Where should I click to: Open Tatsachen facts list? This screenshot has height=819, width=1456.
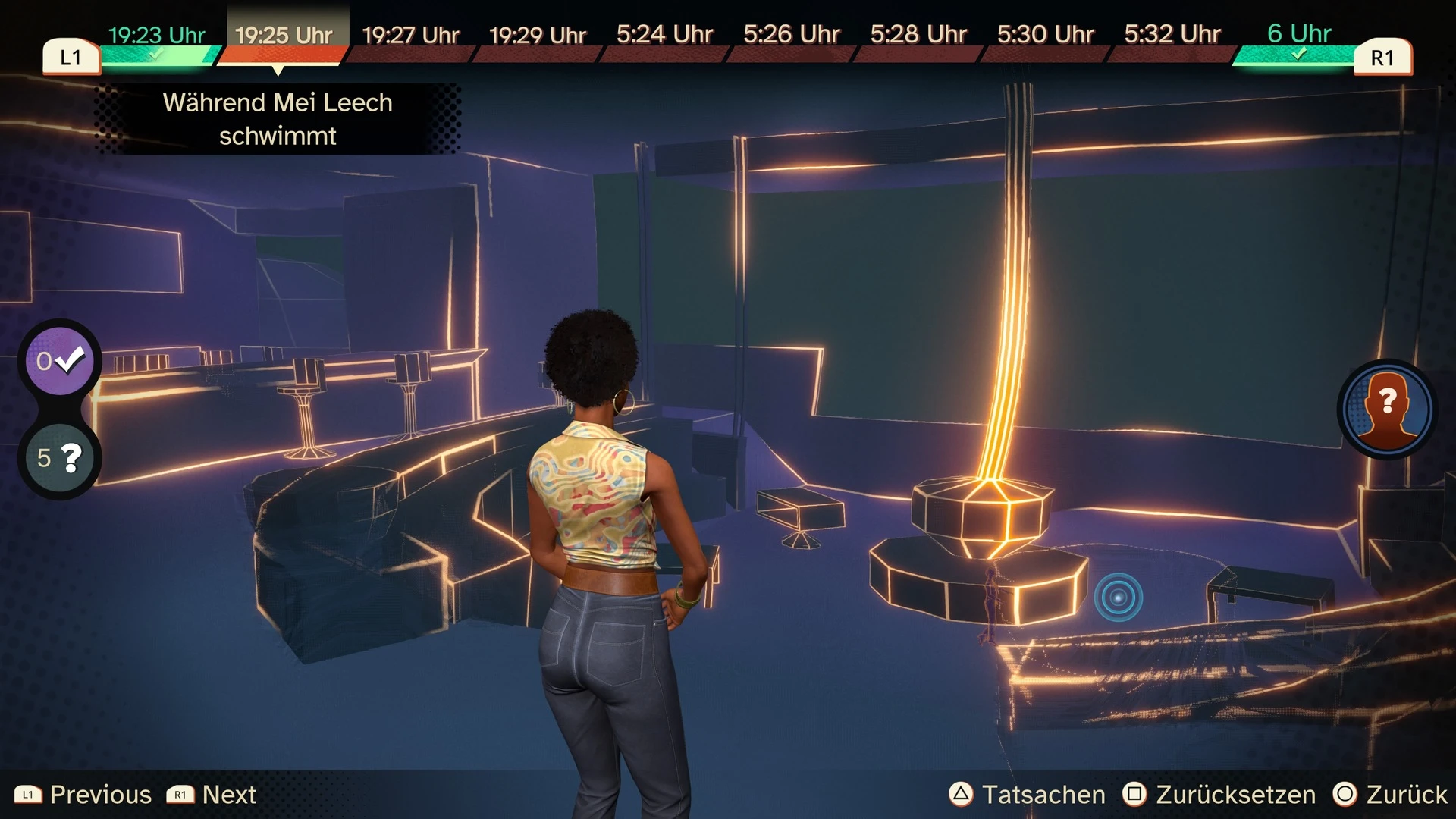[x=1028, y=794]
